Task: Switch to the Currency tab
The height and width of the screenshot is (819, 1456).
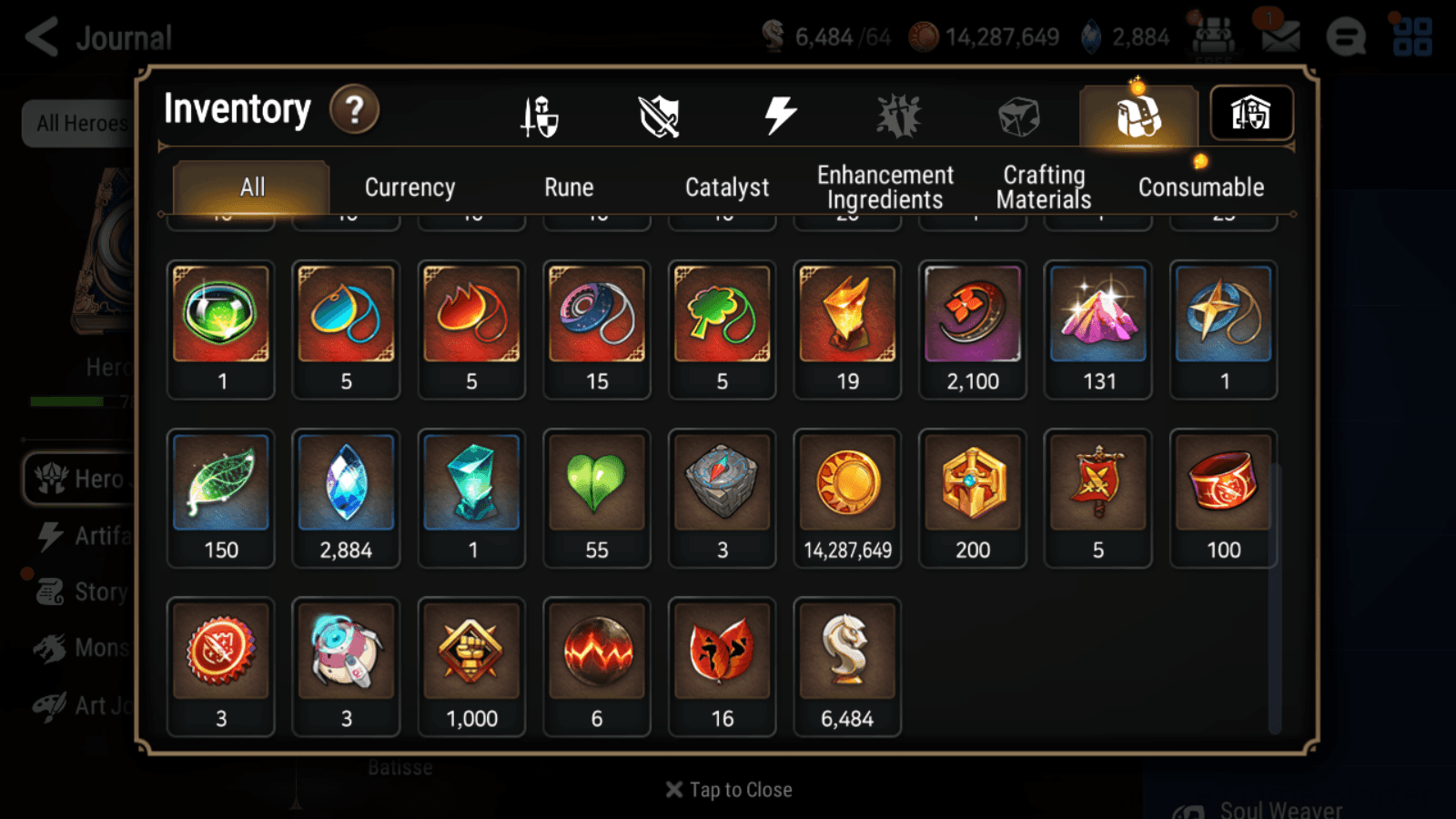Action: [409, 187]
